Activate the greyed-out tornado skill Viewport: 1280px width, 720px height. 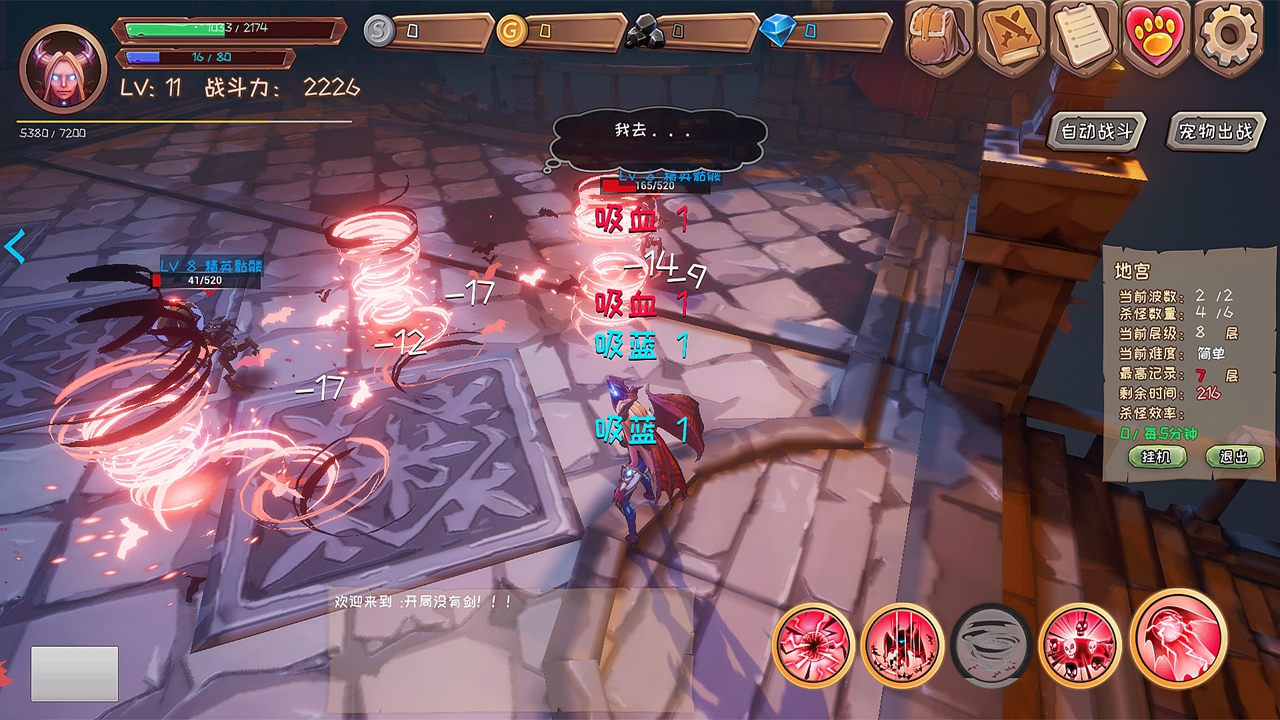991,645
